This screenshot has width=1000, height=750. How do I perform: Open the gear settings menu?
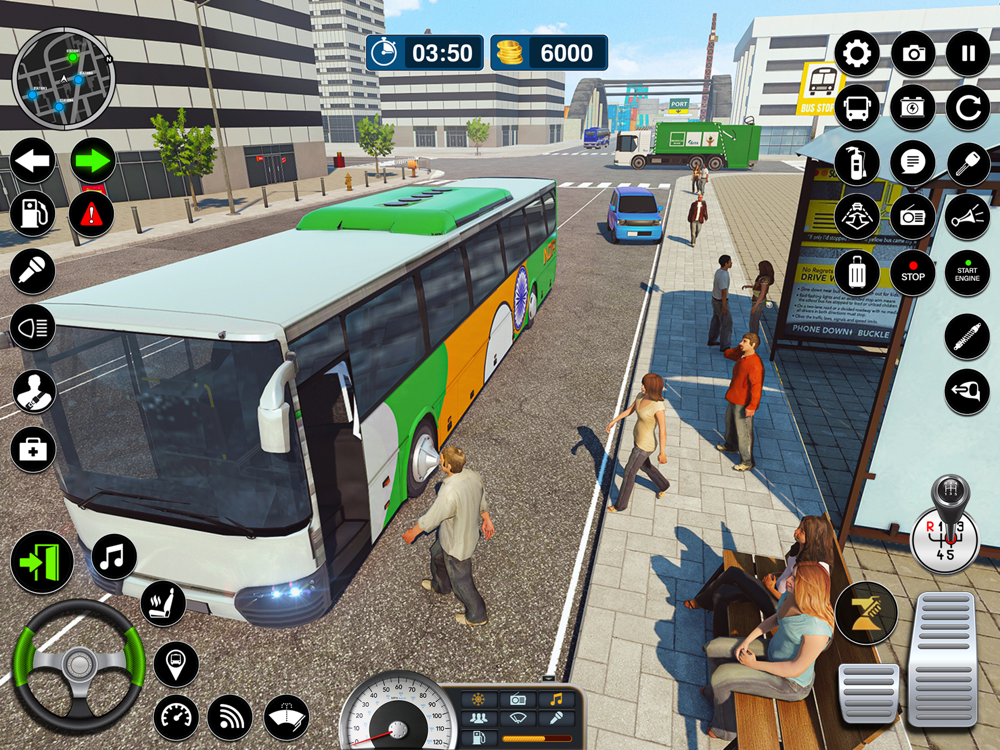(857, 53)
